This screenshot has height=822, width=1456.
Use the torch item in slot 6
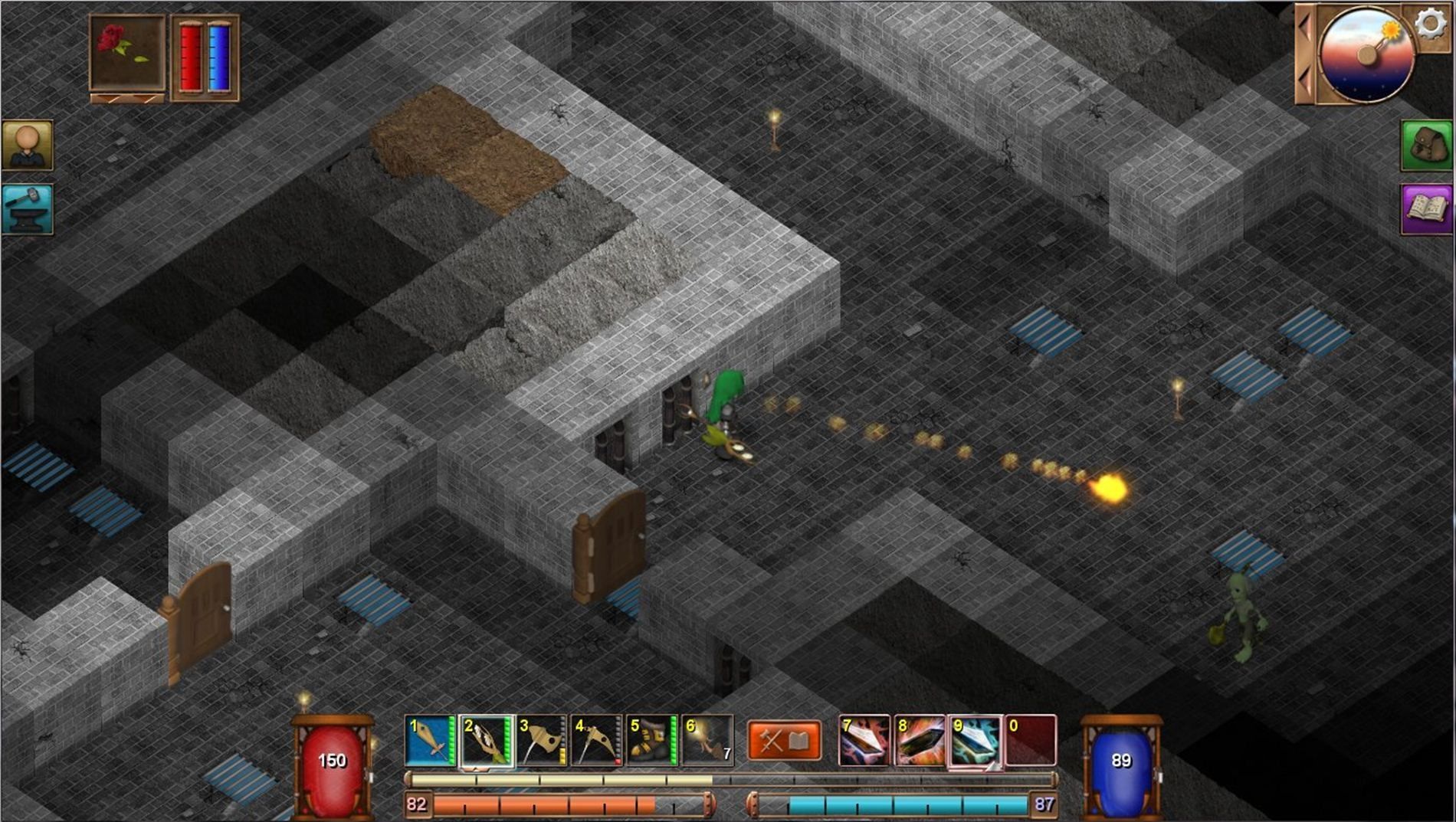(x=708, y=740)
